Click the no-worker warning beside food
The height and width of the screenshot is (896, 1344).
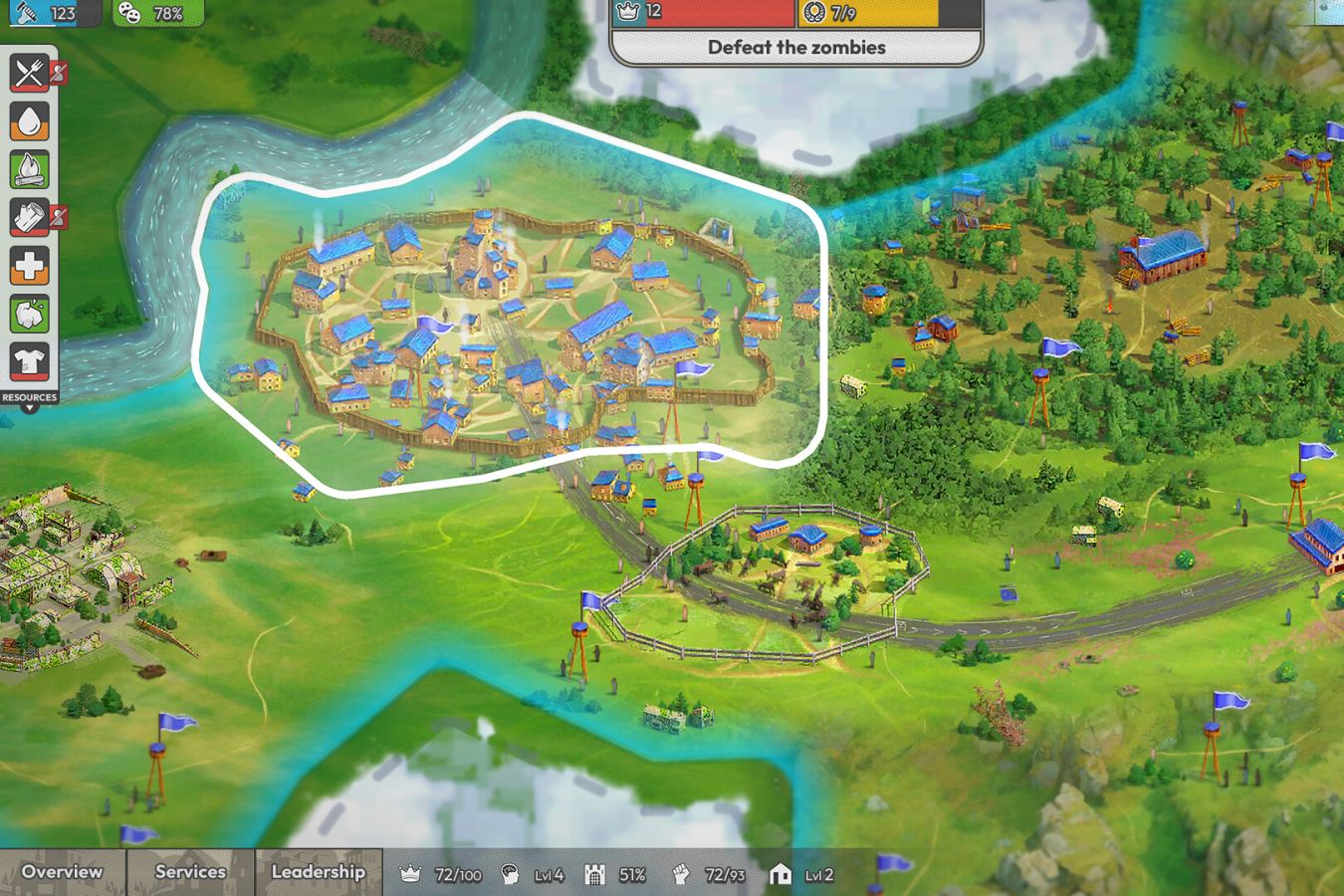click(60, 72)
